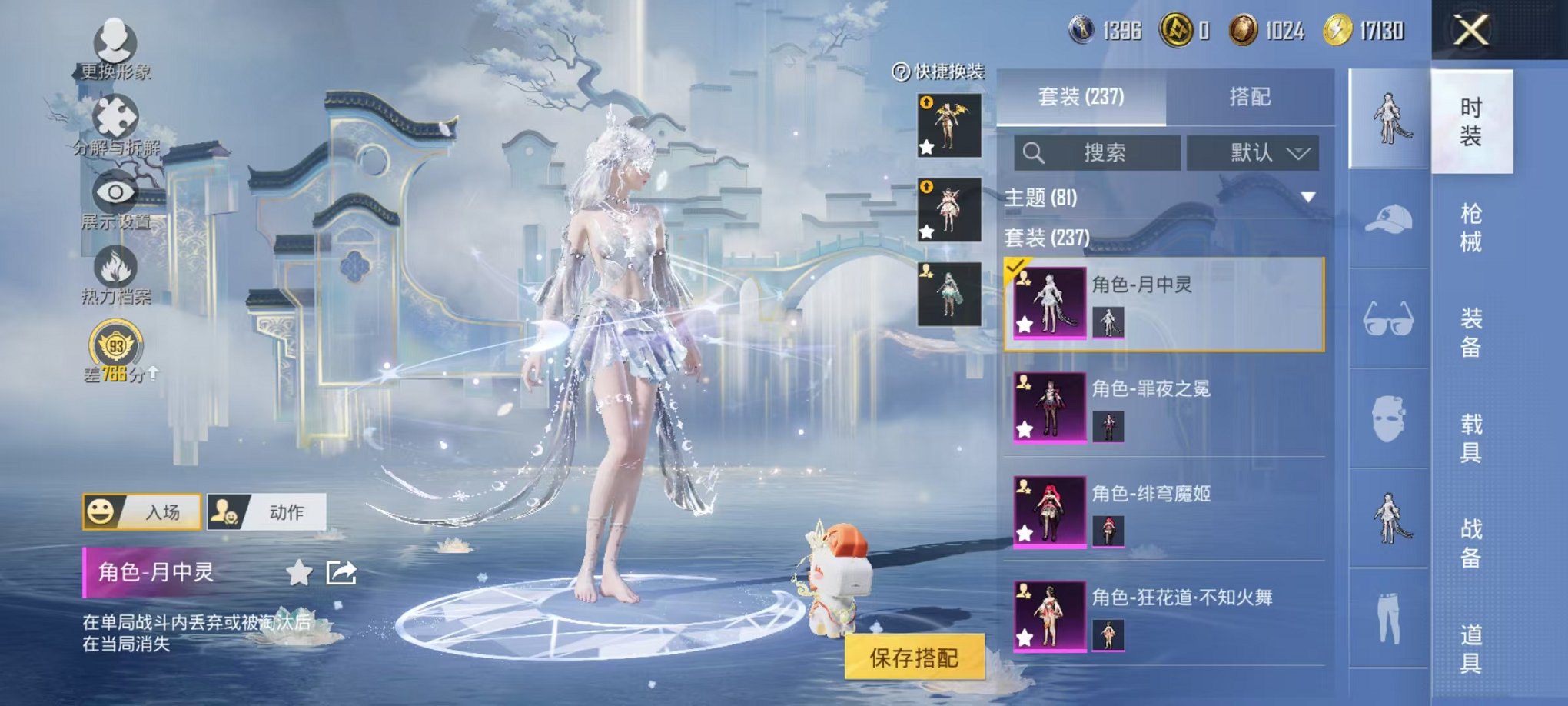Select the 入场 entrance emote button
The width and height of the screenshot is (1568, 706).
[x=142, y=512]
